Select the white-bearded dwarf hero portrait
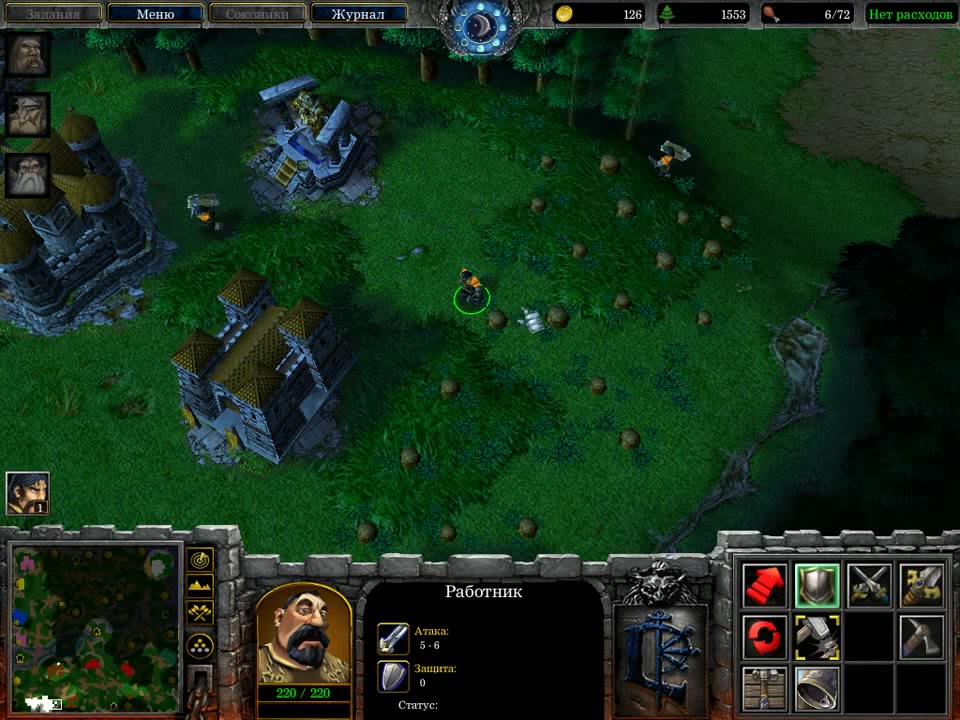960x720 pixels. click(x=28, y=175)
